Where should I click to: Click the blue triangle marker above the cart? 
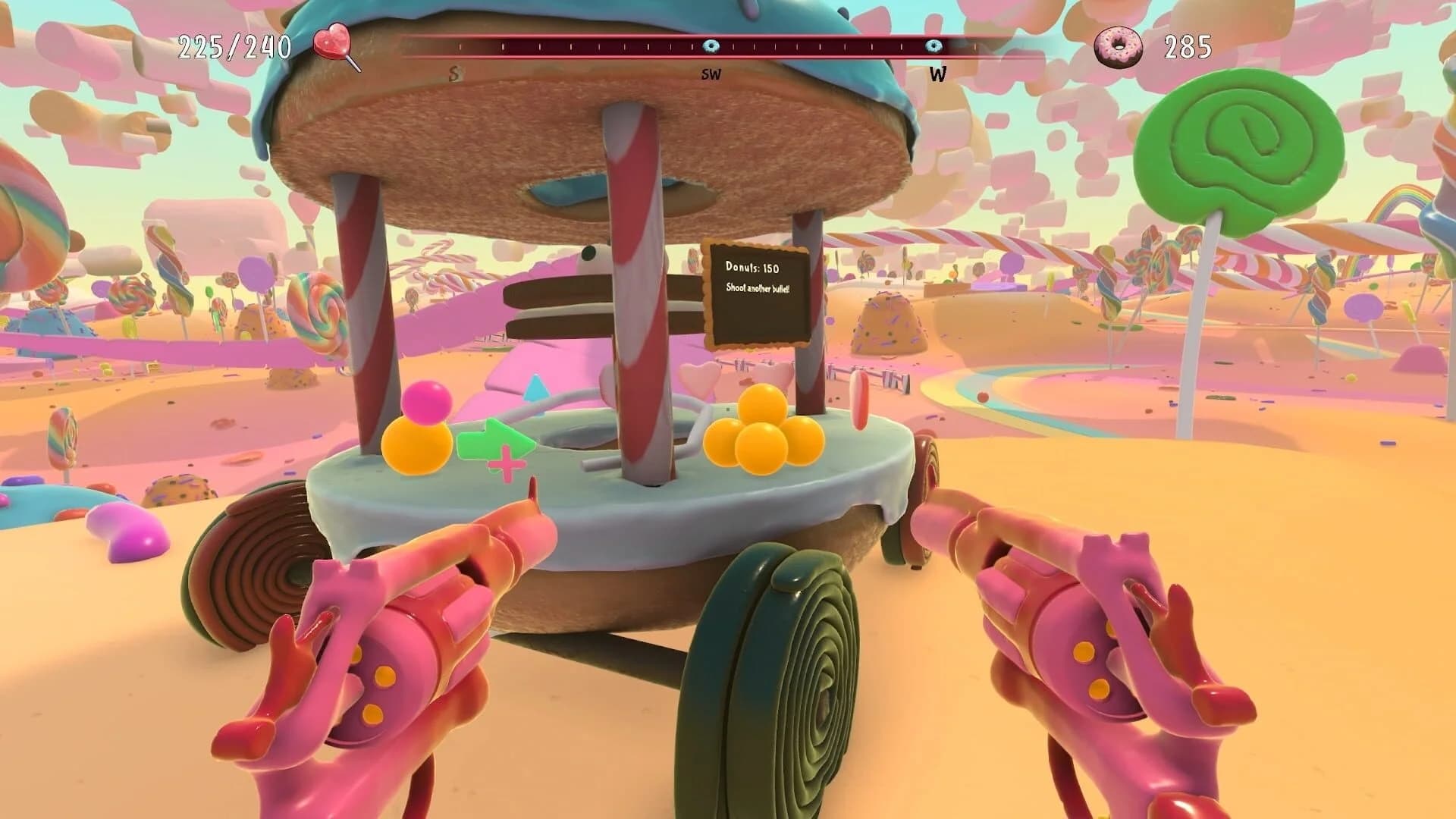(535, 388)
